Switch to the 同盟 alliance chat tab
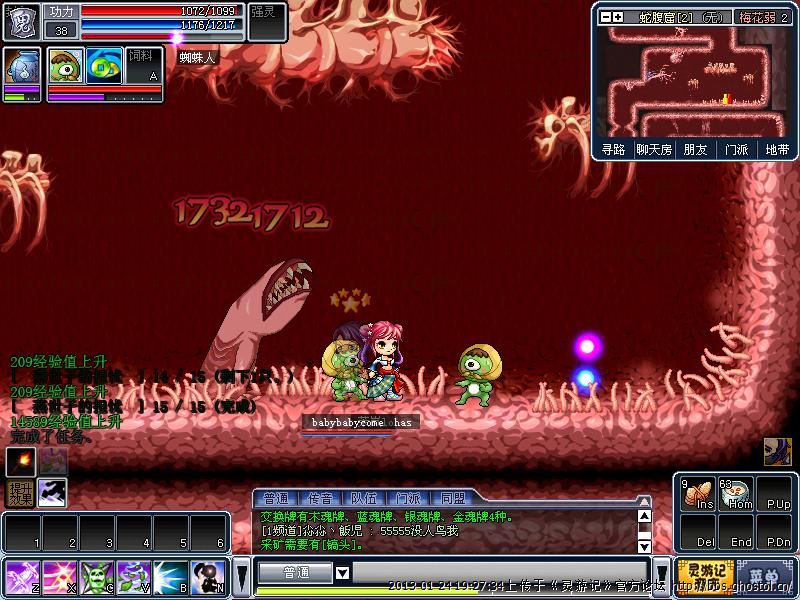Viewport: 800px width, 600px height. click(x=453, y=498)
